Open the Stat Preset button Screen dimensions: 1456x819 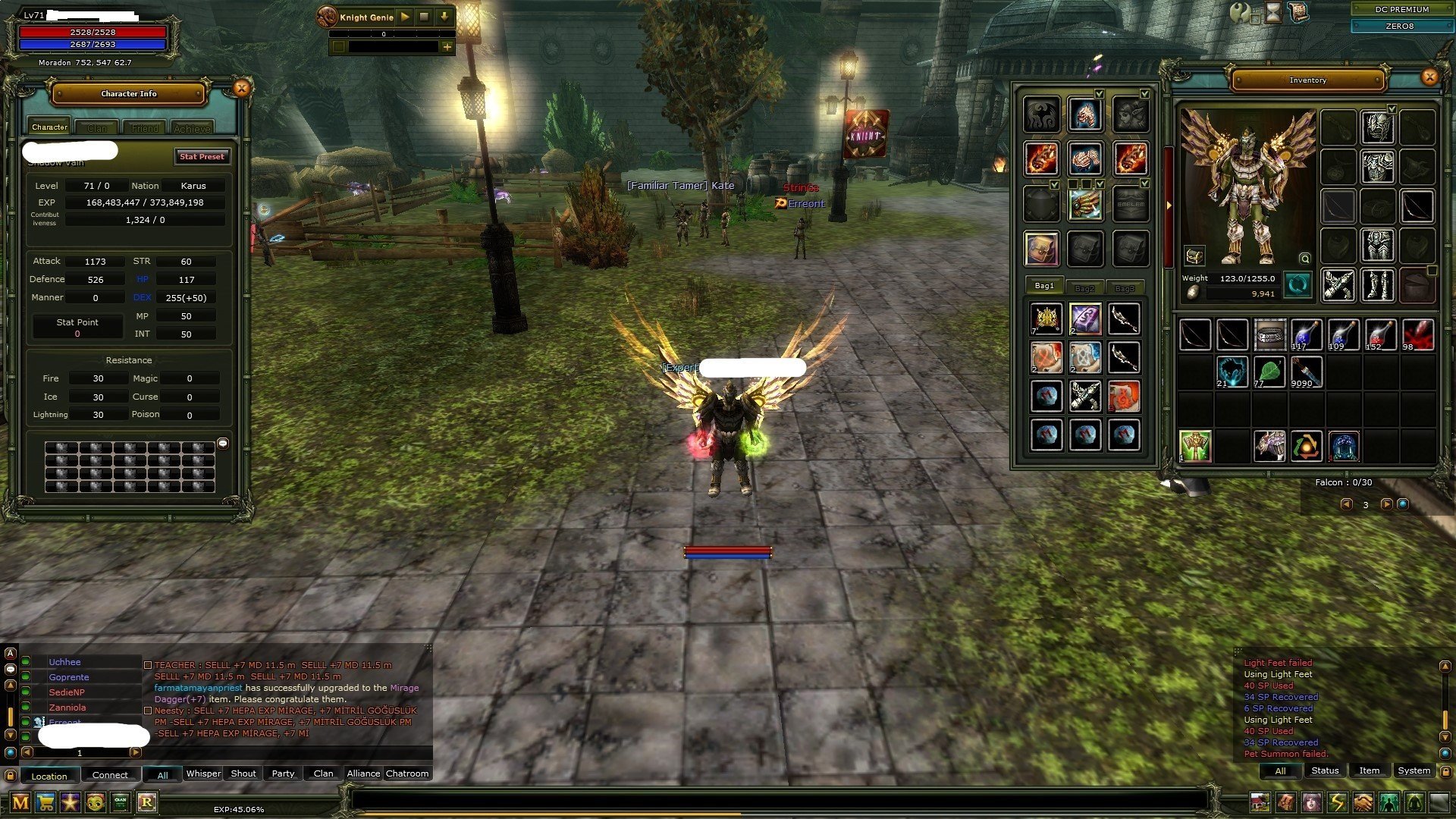(x=202, y=156)
